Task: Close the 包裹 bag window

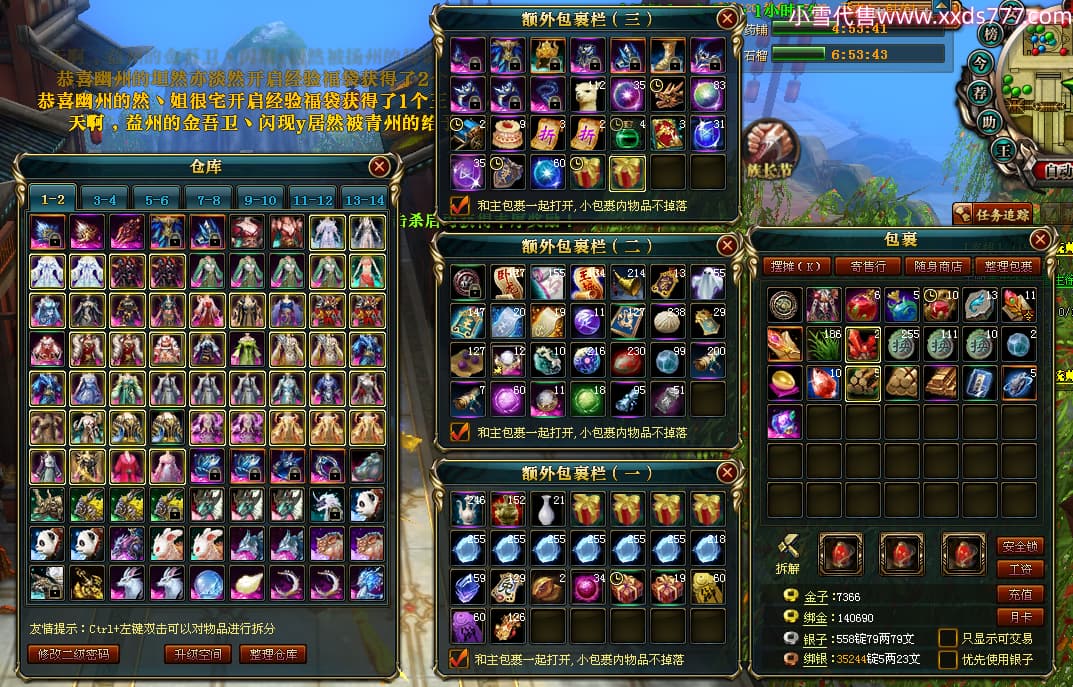Action: click(1041, 240)
